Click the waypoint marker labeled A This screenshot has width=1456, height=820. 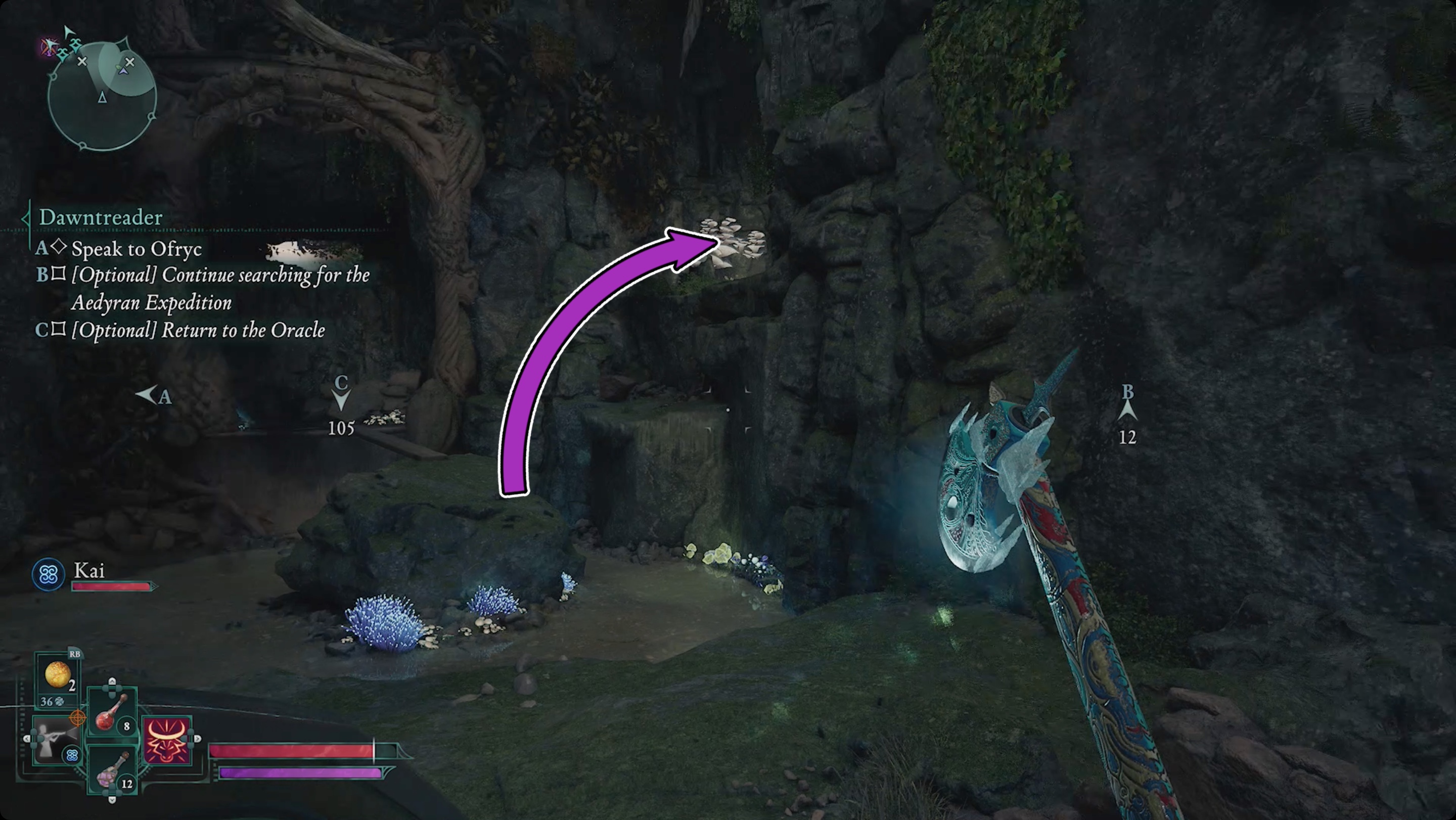[x=153, y=395]
